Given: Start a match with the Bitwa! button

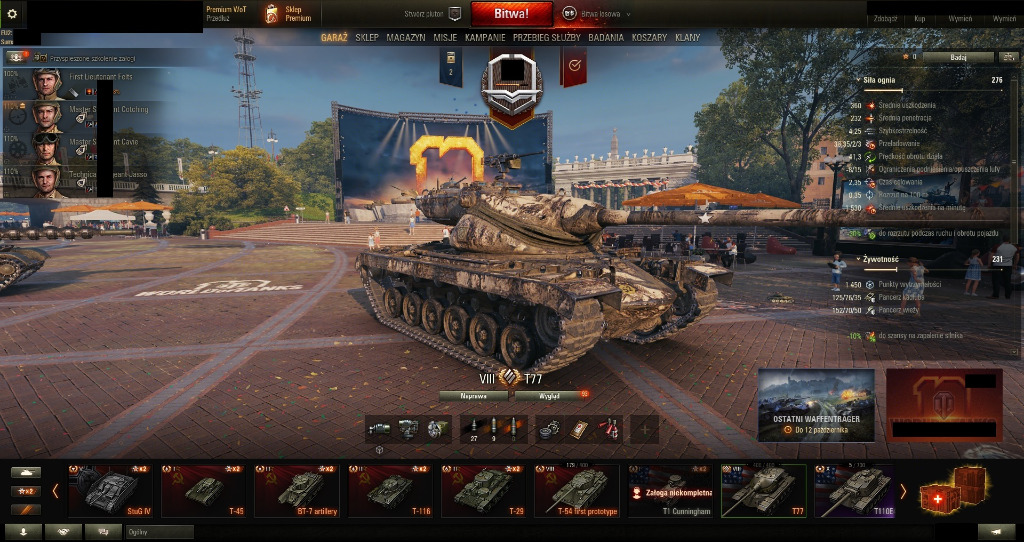Looking at the screenshot, I should [x=512, y=14].
